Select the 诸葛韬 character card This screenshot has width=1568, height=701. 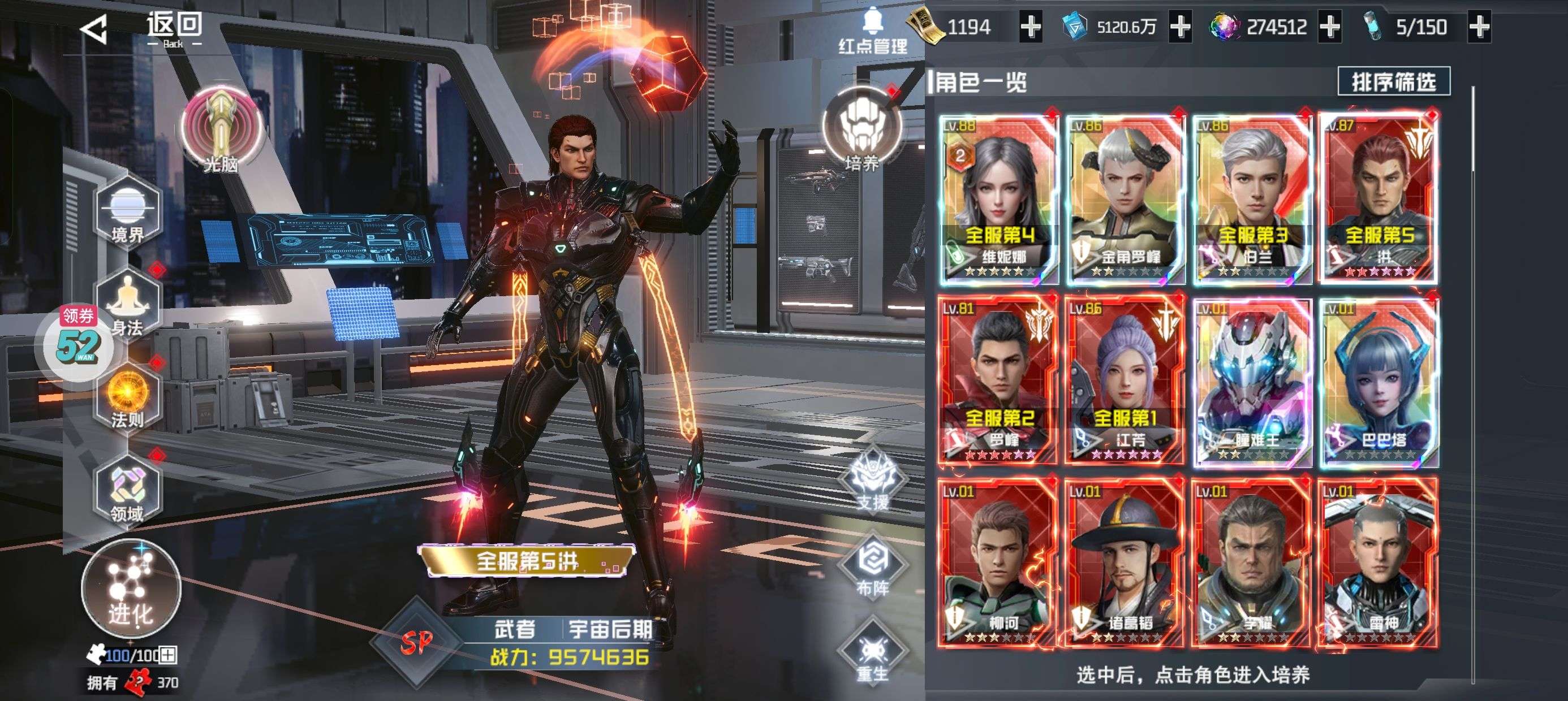click(x=1125, y=563)
